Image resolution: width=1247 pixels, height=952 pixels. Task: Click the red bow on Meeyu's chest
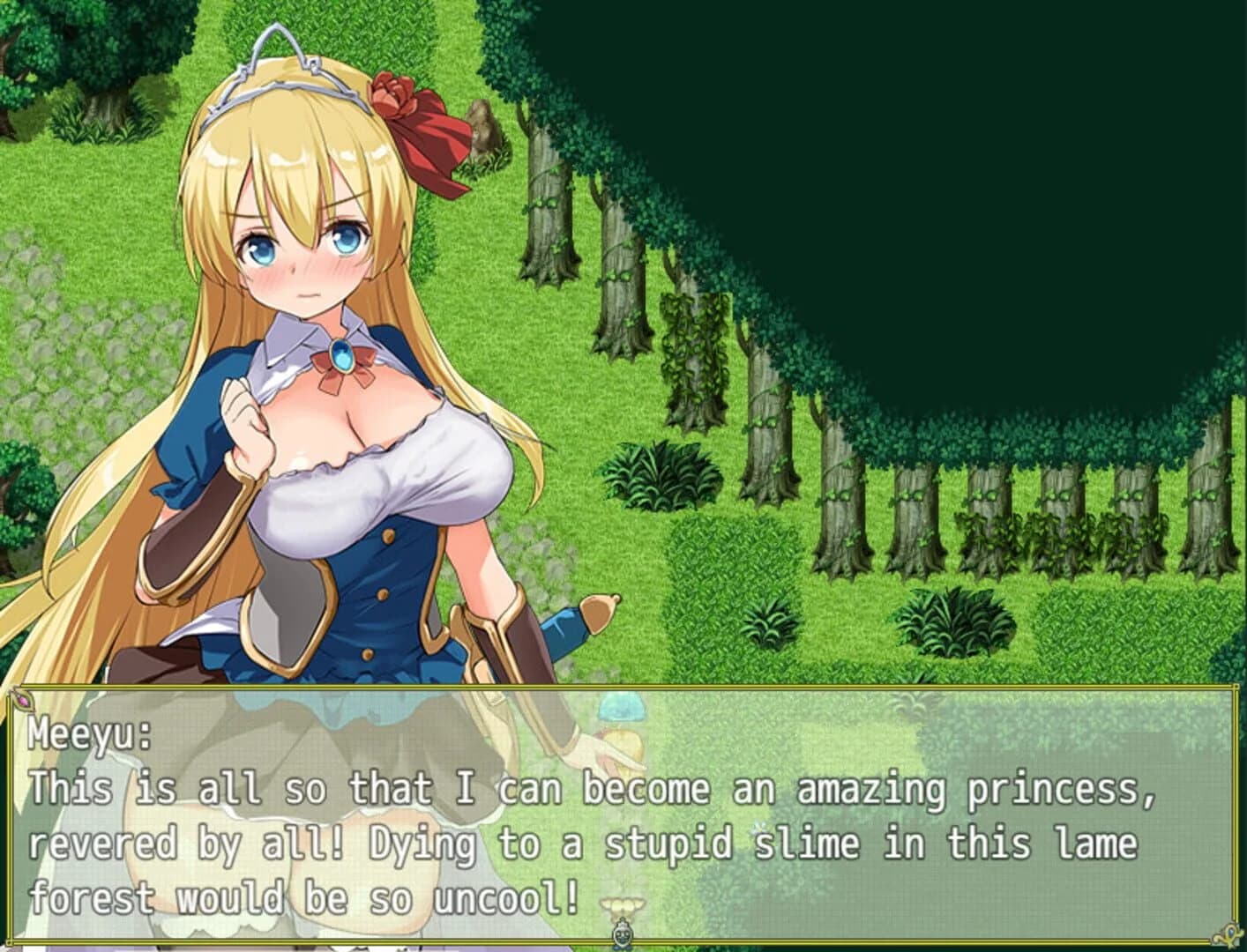tap(344, 375)
